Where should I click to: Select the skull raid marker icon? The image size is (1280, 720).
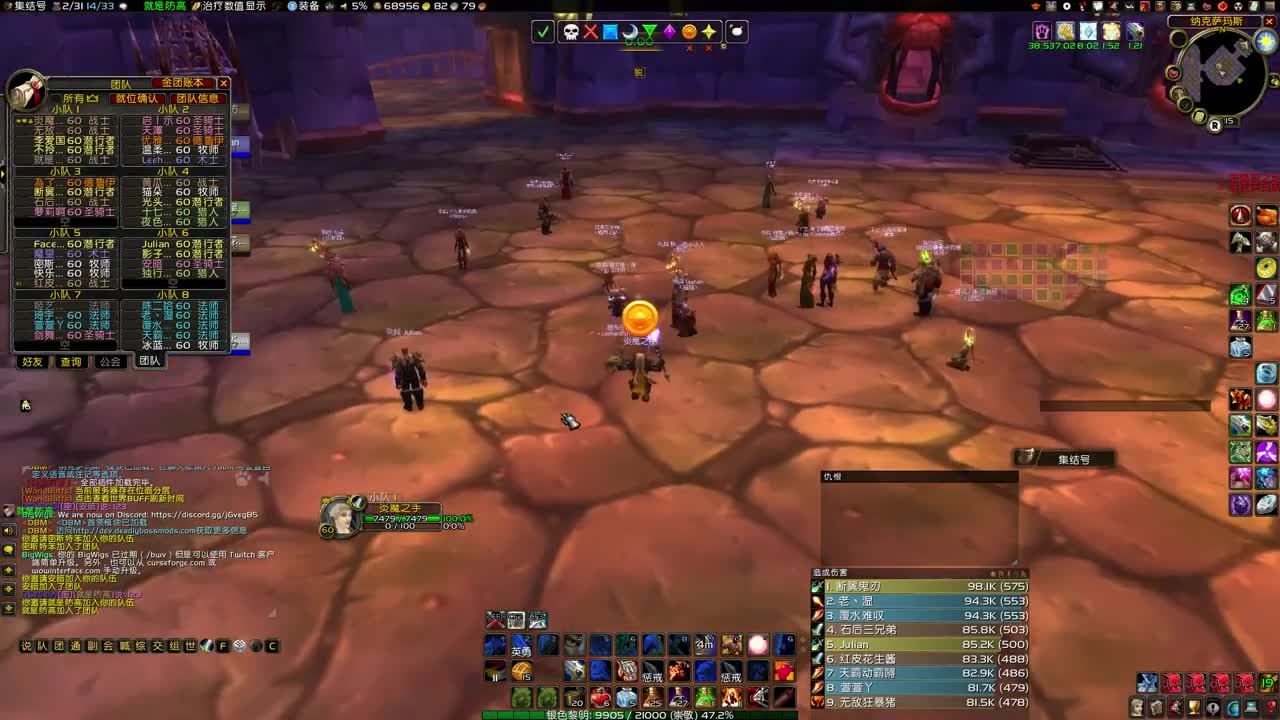(570, 32)
